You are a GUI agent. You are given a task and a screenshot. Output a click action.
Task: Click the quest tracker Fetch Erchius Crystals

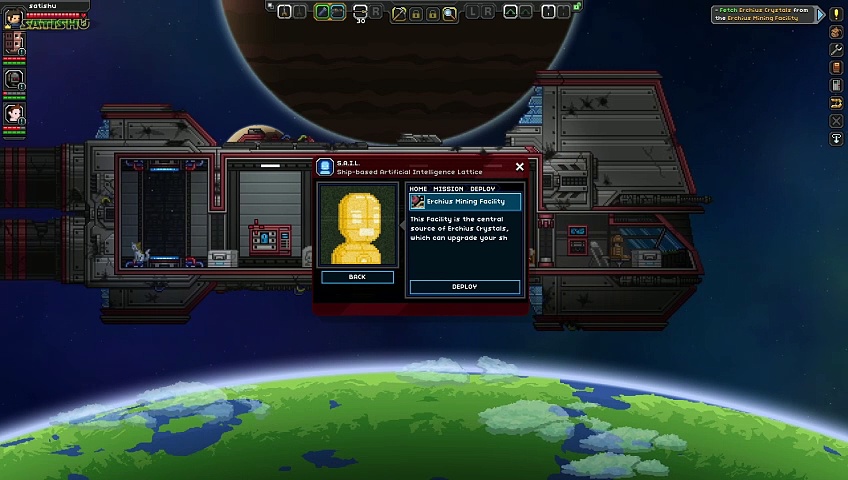(765, 14)
